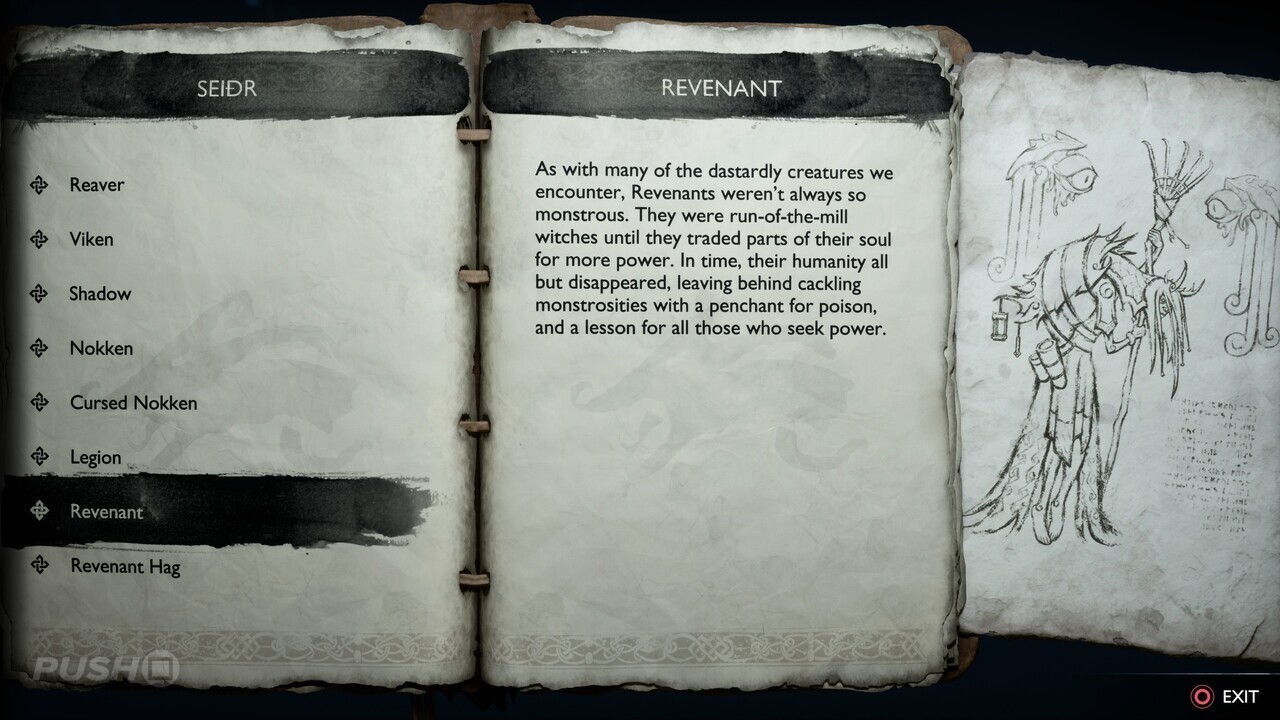Select the highlighted Revenant rune icon
The image size is (1280, 720).
(40, 511)
